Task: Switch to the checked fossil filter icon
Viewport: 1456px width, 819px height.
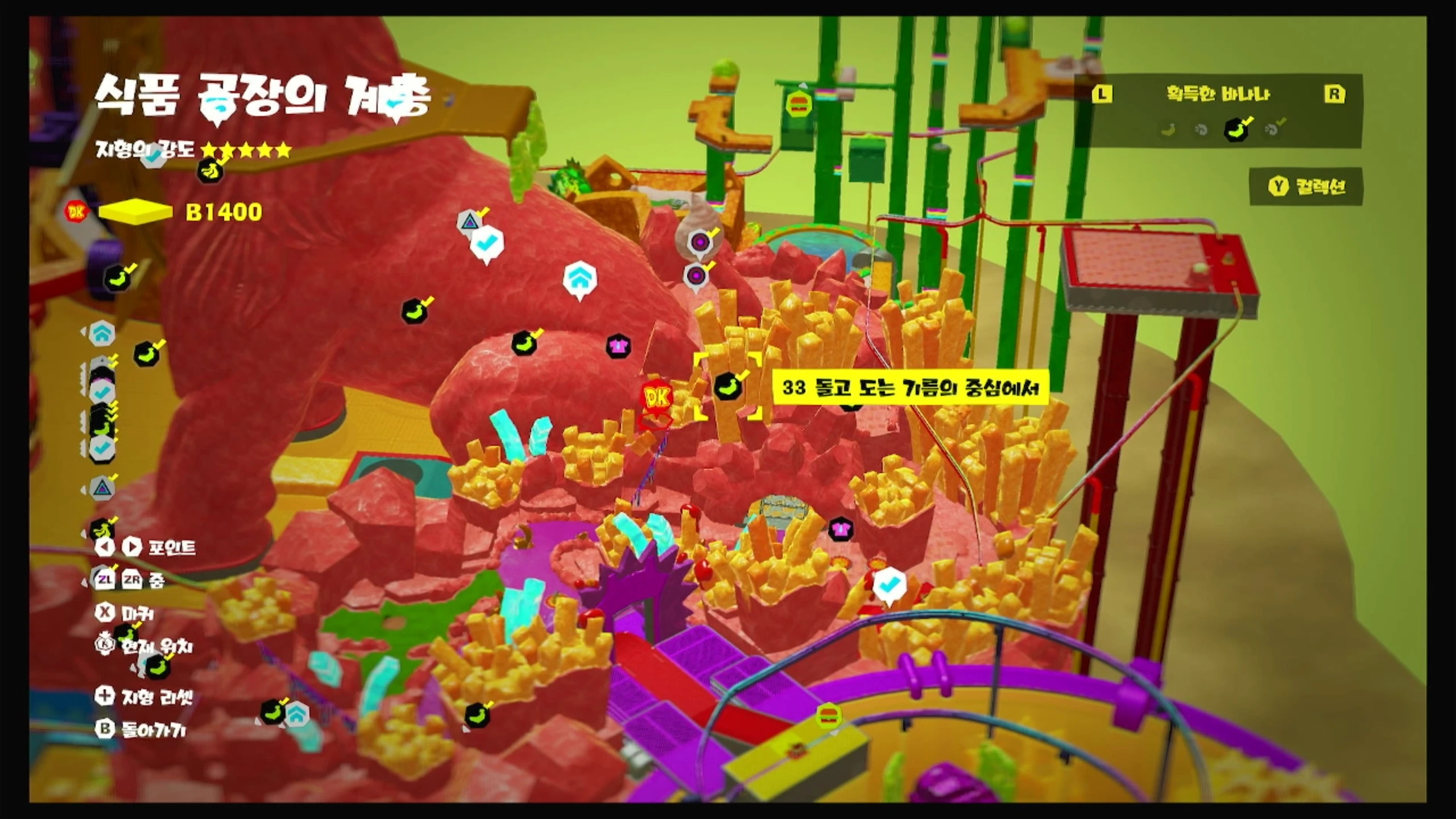Action: click(1273, 129)
